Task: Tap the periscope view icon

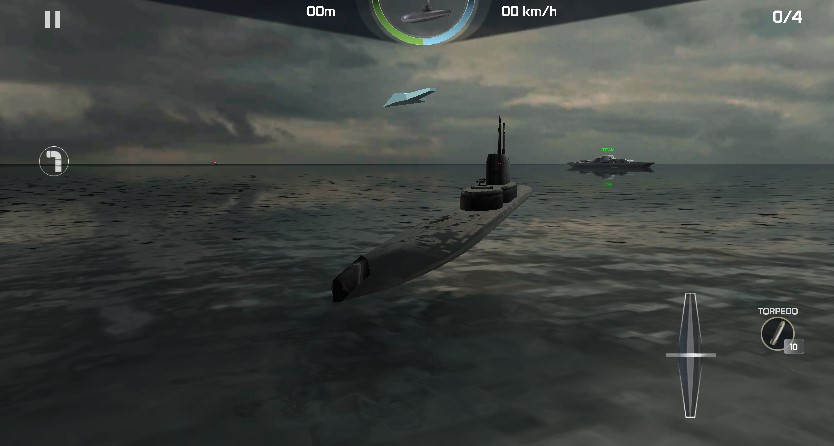Action: [54, 161]
